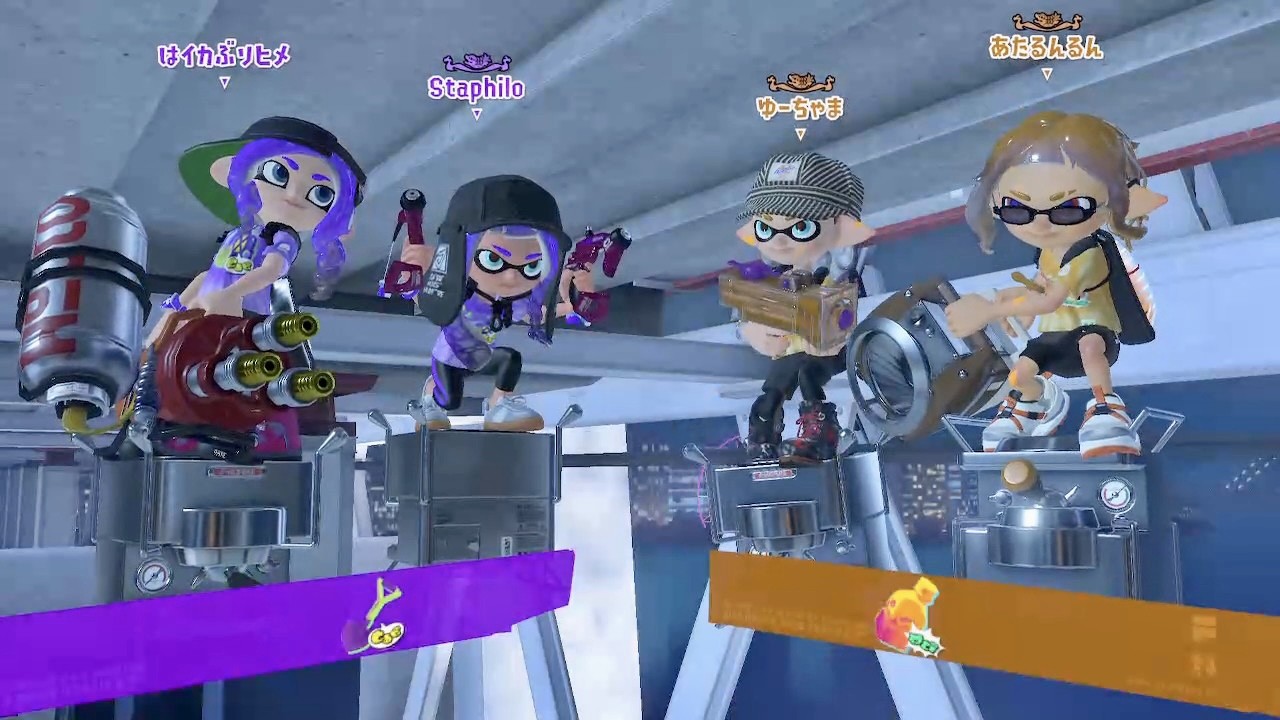Click the Staphilo player name tag
This screenshot has height=720, width=1280.
click(x=476, y=88)
